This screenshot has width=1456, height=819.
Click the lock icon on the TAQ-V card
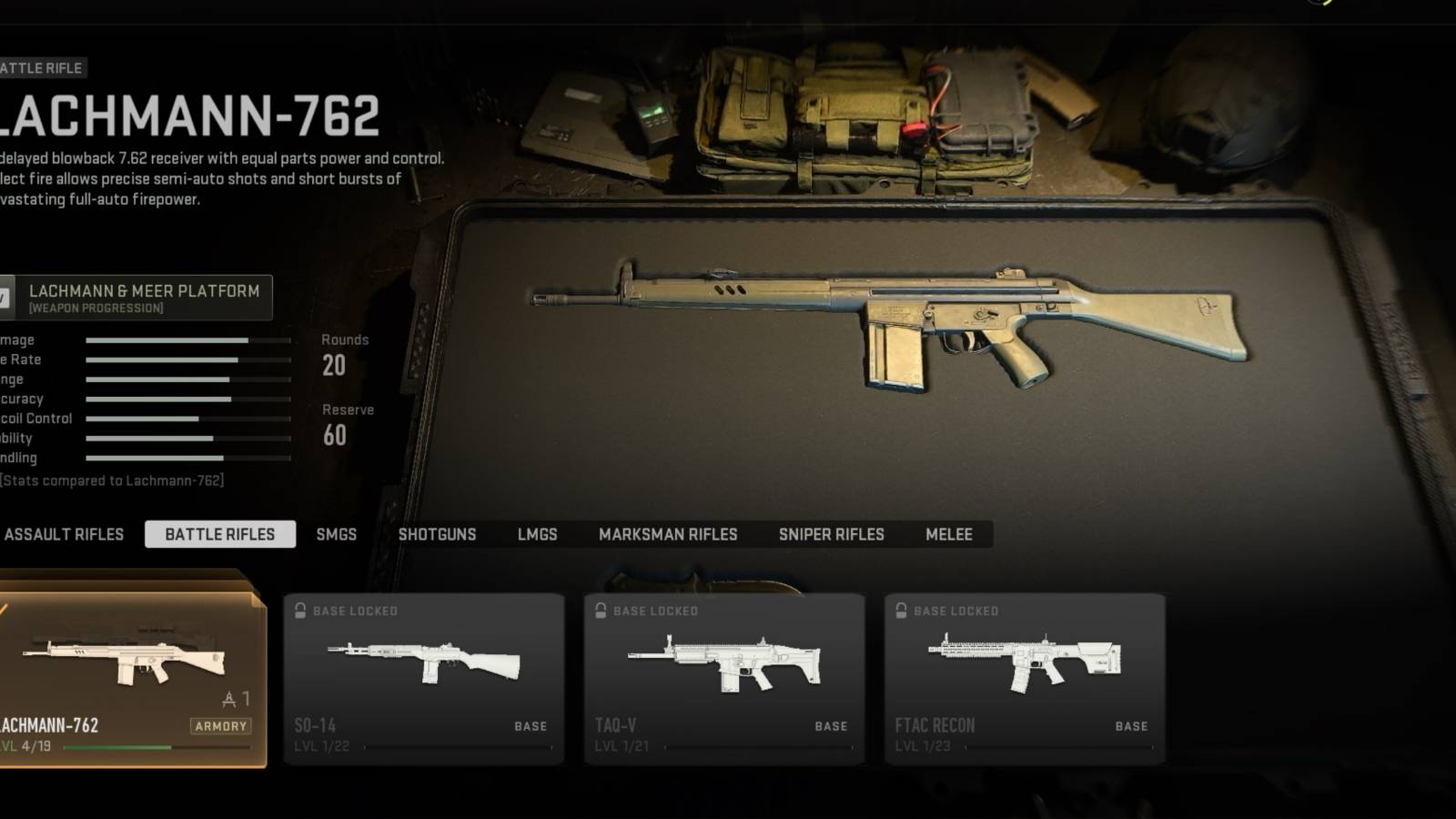602,611
